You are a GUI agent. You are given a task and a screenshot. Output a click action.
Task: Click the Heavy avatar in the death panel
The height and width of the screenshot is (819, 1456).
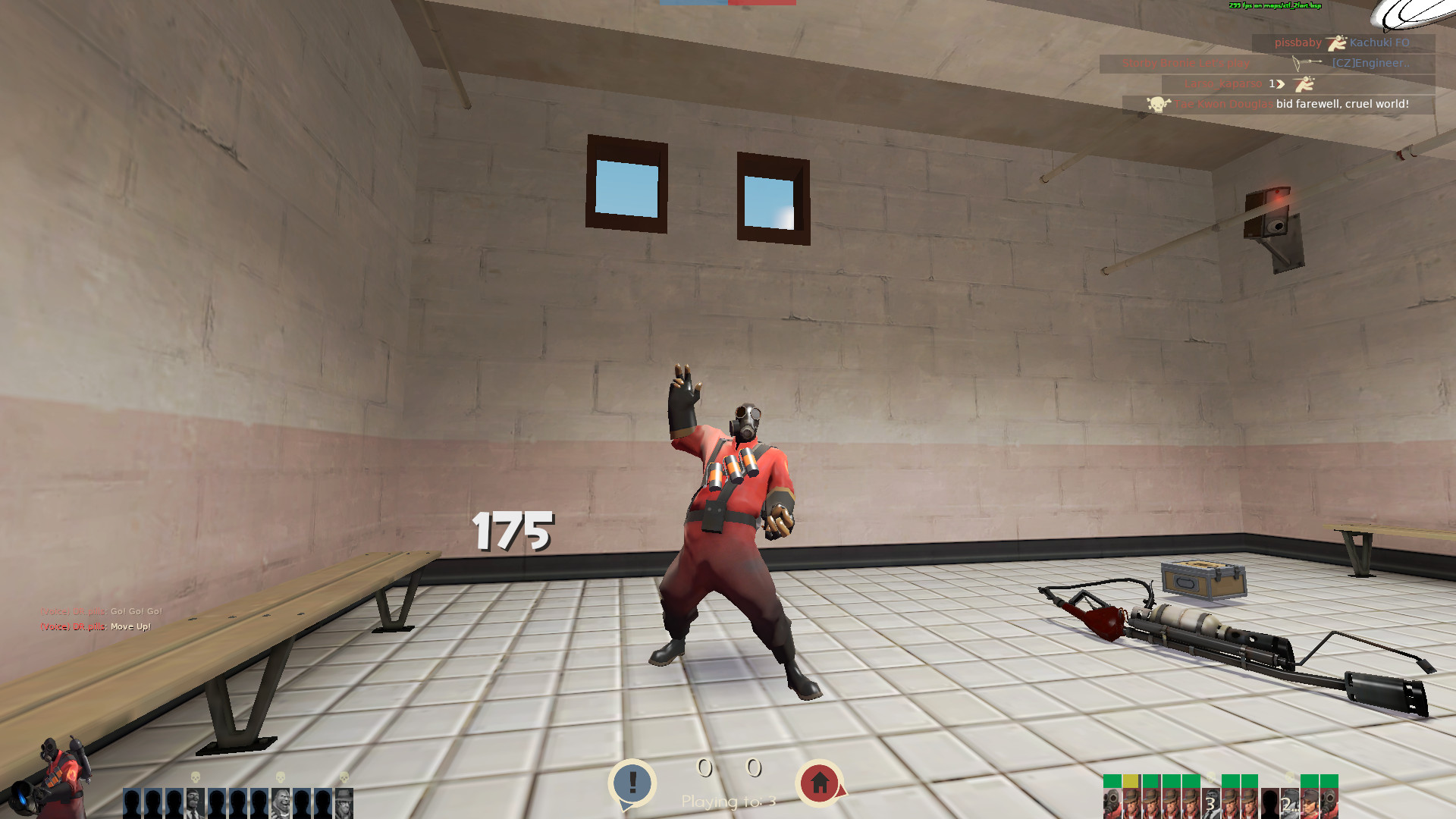[x=281, y=802]
